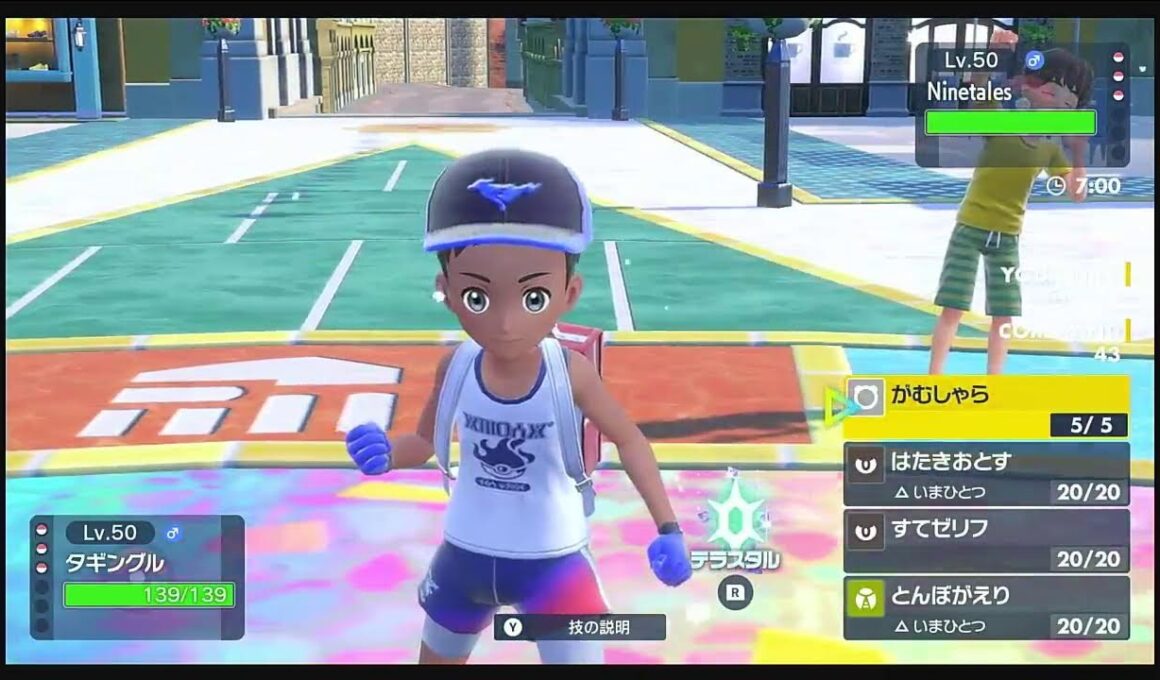This screenshot has height=680, width=1160.
Task: Select the タギングル status panel
Action: [x=137, y=577]
